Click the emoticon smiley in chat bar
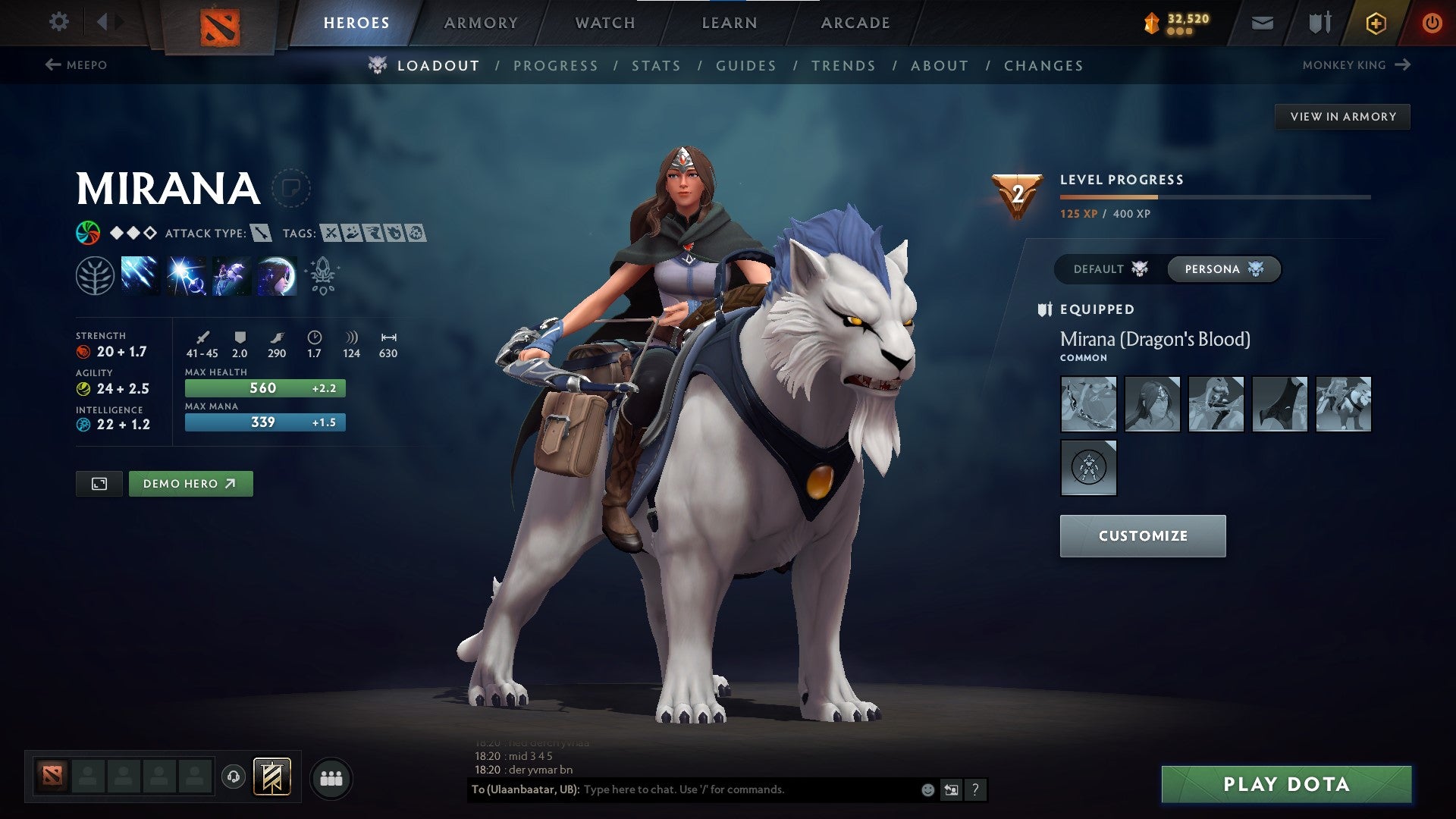1456x819 pixels. (x=927, y=789)
